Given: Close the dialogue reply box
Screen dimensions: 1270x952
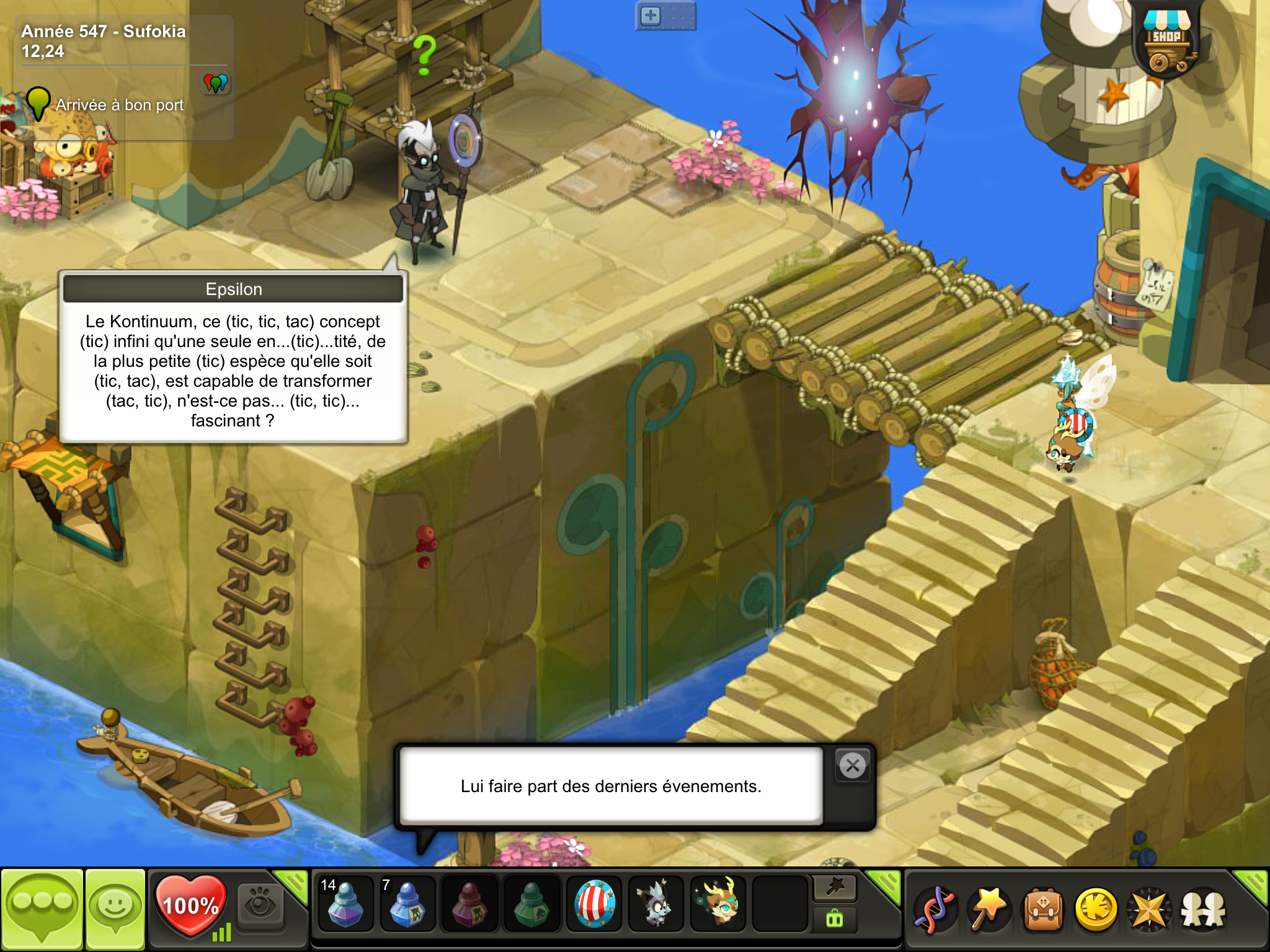Looking at the screenshot, I should (x=853, y=766).
